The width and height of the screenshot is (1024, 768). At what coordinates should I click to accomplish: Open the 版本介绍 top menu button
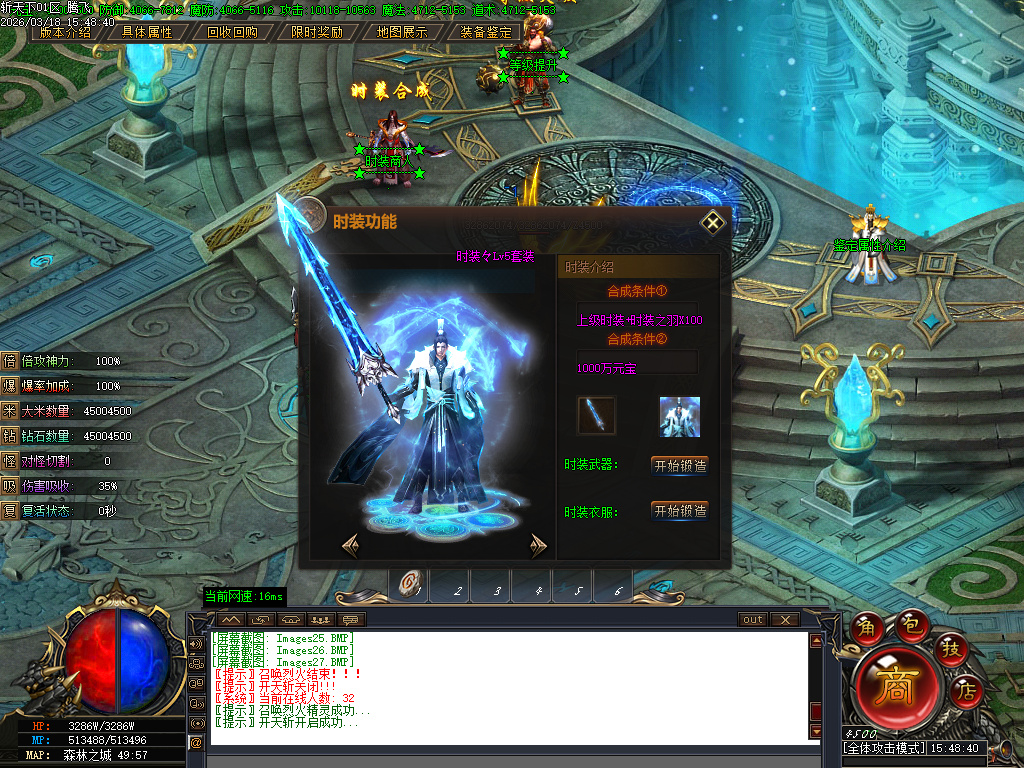point(65,31)
